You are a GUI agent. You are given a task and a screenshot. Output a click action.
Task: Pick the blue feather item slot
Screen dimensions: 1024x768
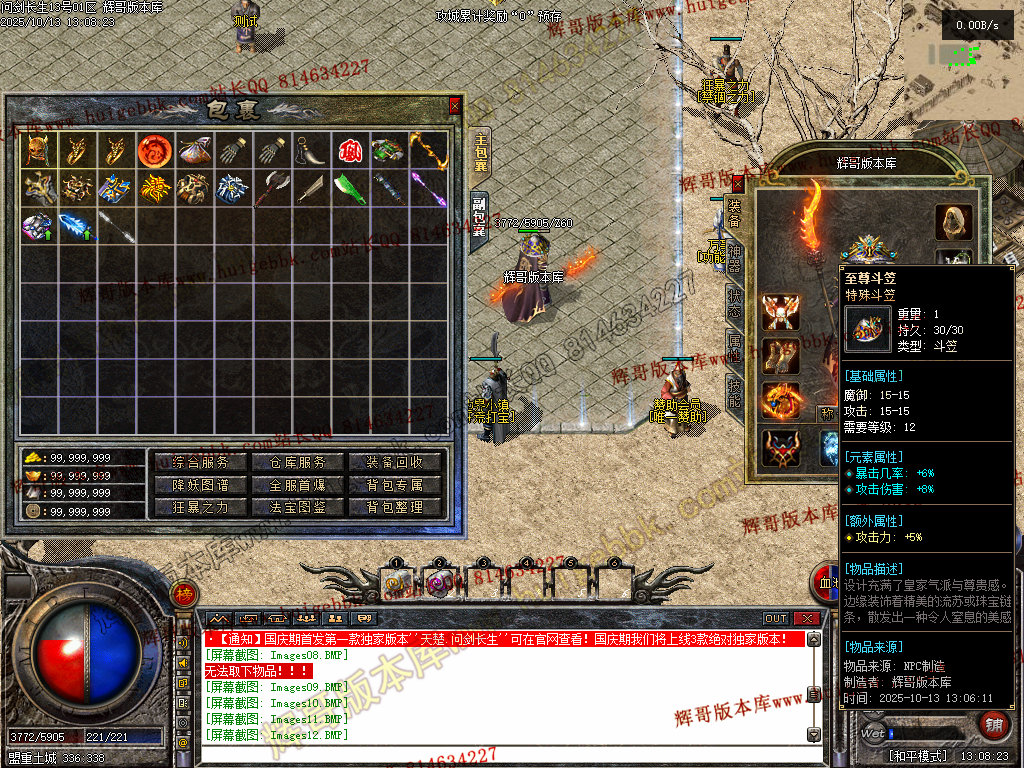pyautogui.click(x=76, y=226)
